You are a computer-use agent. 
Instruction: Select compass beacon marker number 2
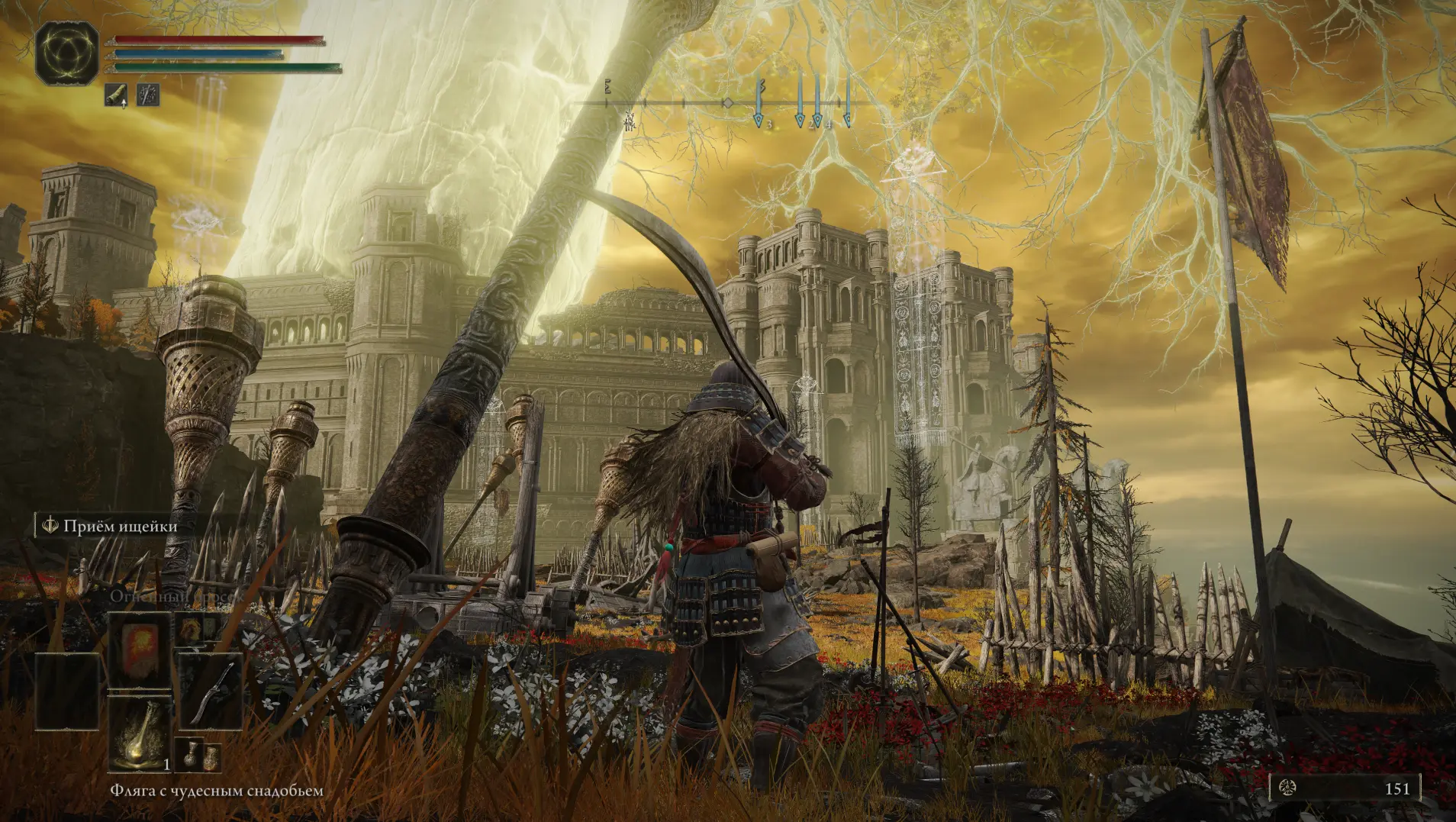(x=800, y=120)
